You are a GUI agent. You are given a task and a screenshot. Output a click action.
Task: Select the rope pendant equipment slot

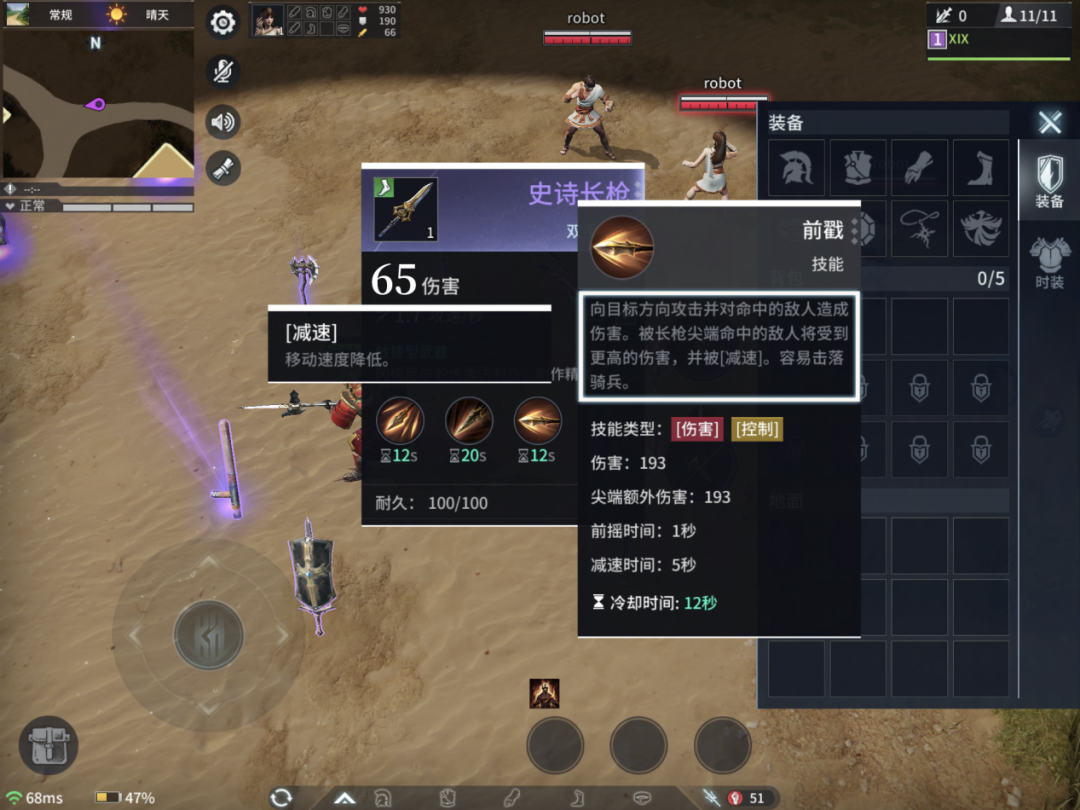(x=919, y=229)
